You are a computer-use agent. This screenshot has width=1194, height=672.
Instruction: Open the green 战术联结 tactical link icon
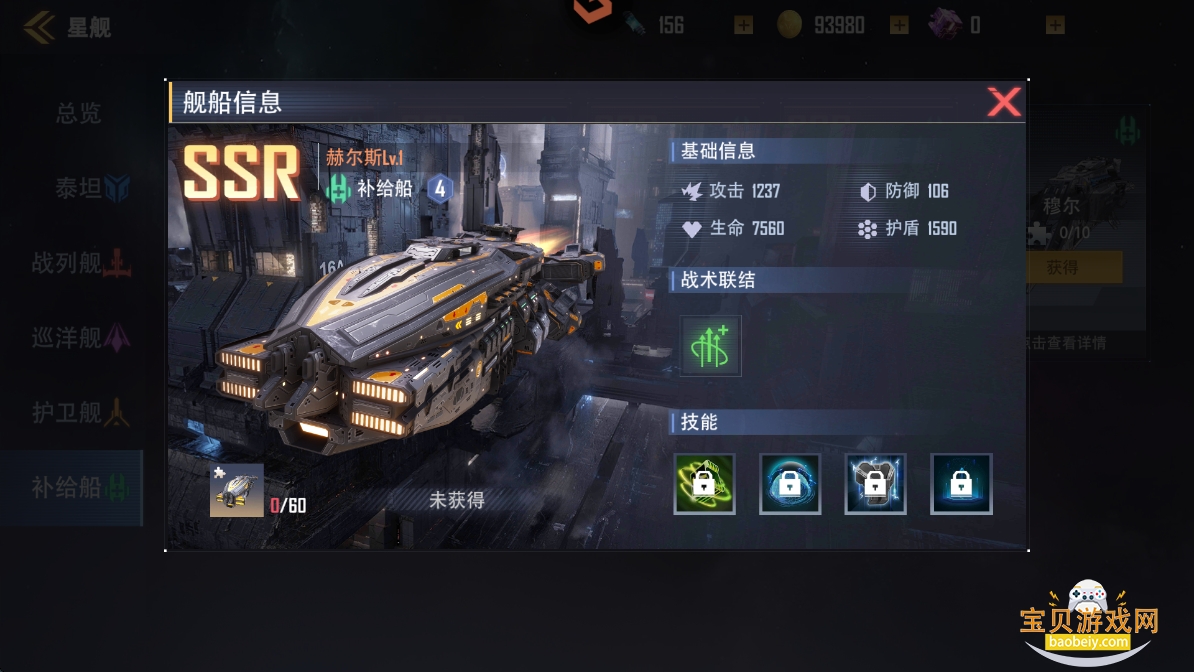pos(710,346)
